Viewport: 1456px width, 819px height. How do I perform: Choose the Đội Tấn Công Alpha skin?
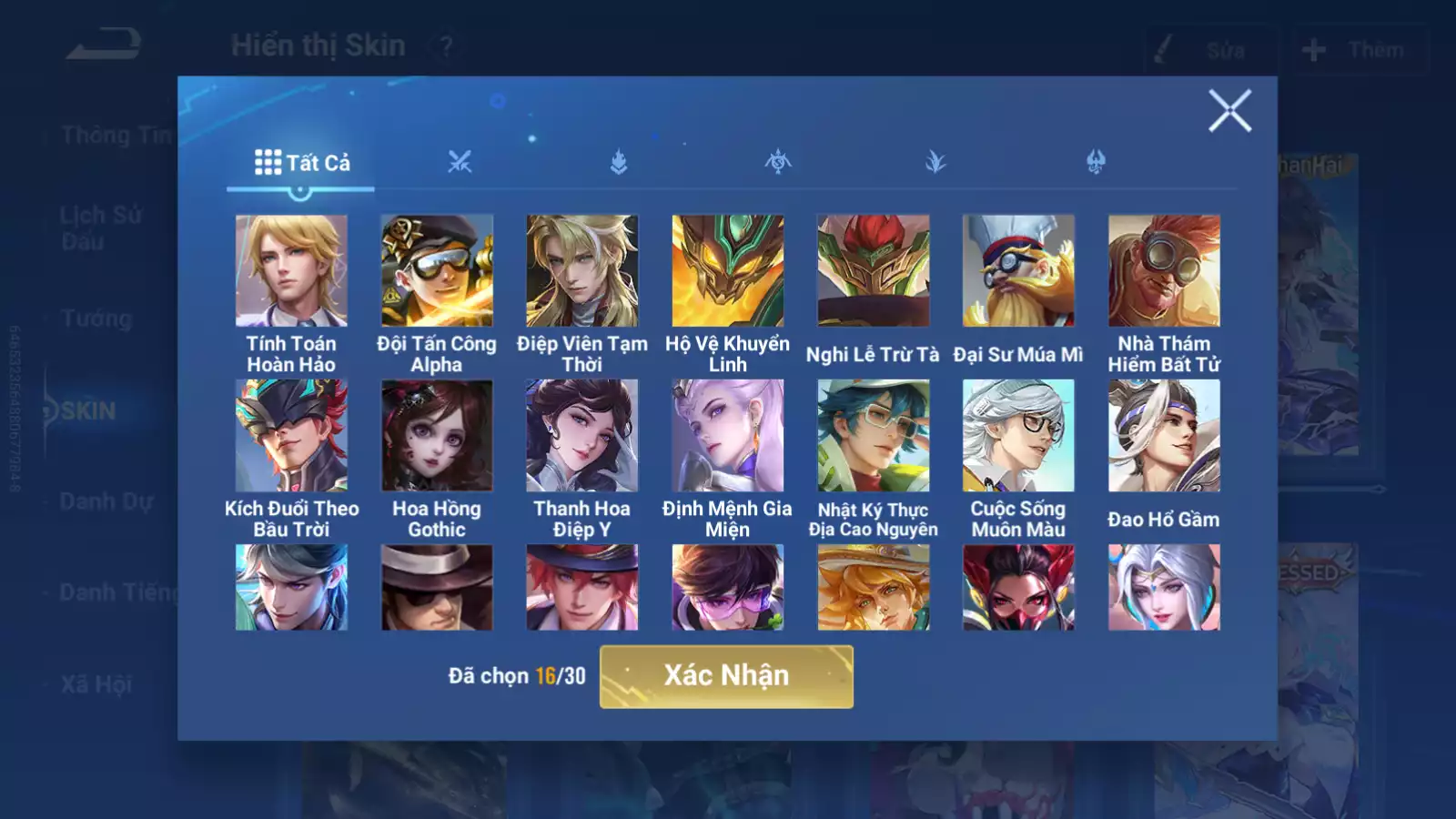437,270
